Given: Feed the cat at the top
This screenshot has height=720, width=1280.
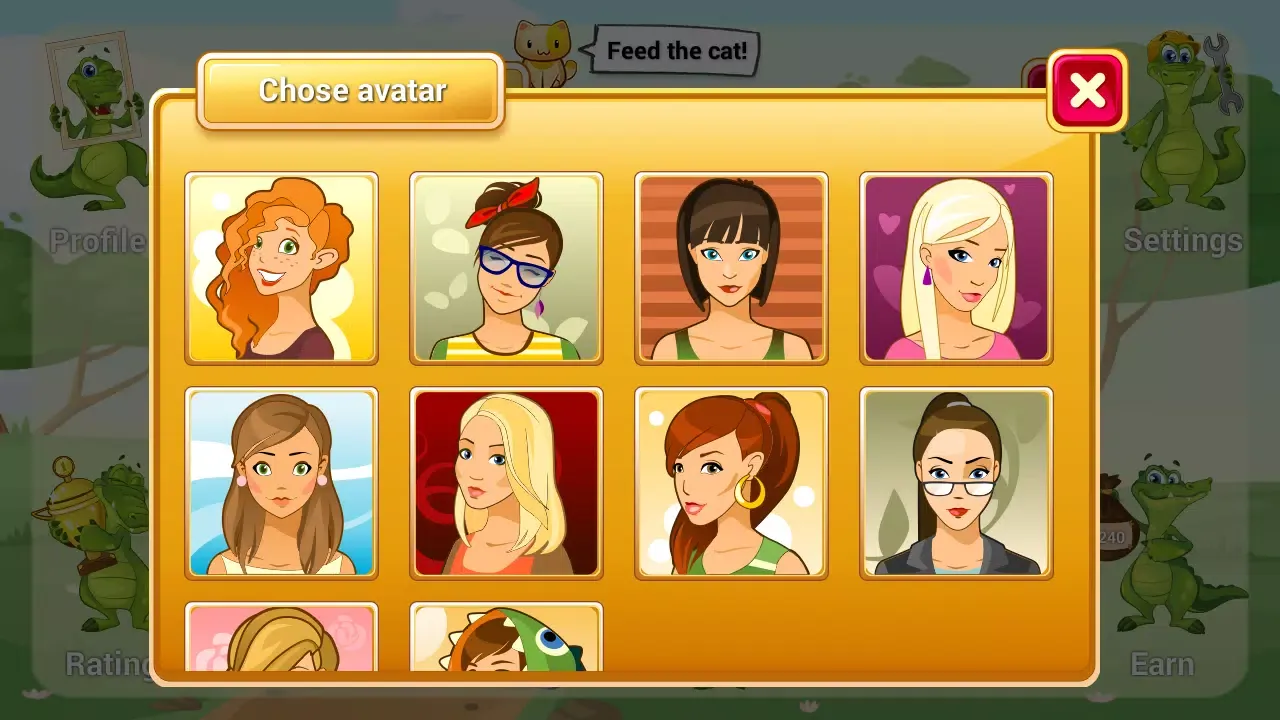Looking at the screenshot, I should [543, 47].
